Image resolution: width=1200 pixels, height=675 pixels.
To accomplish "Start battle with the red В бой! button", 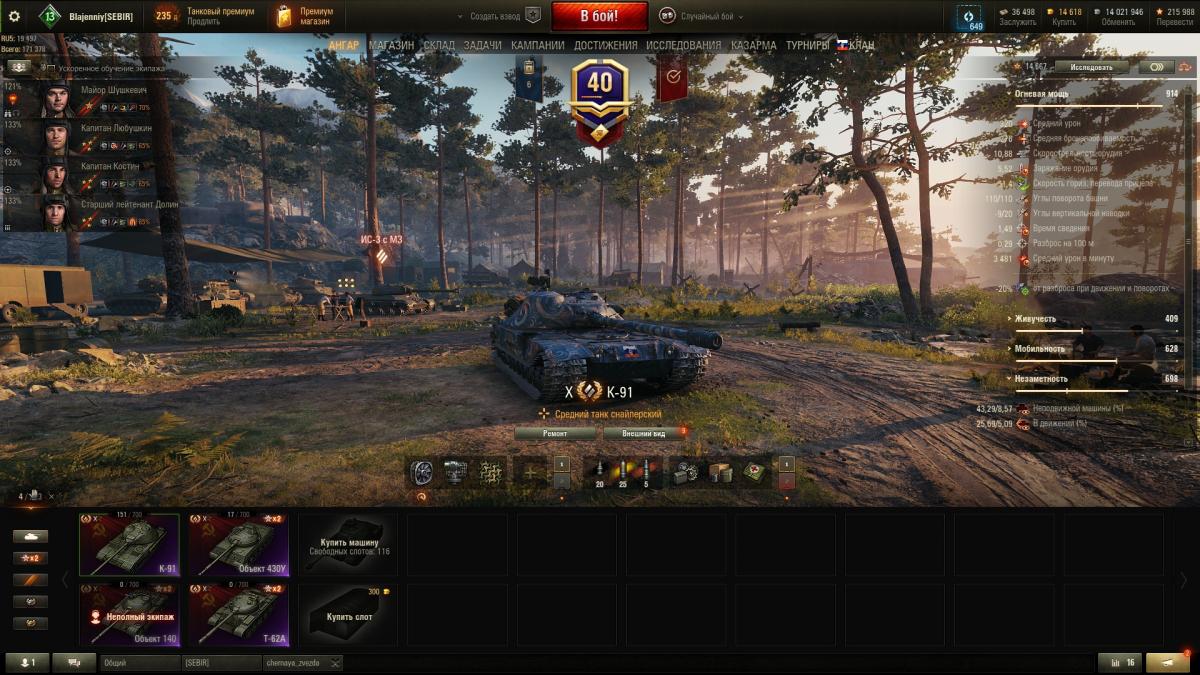I will 600,16.
